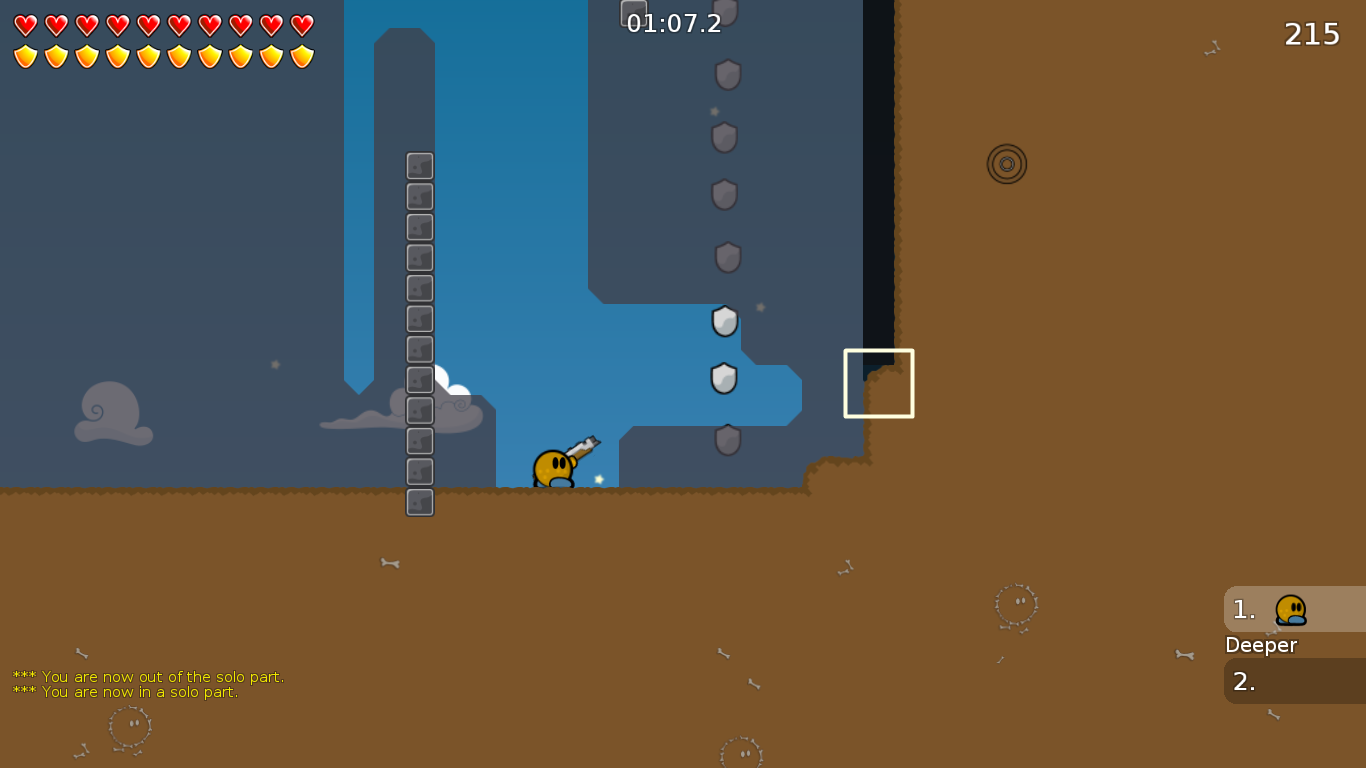Click the topmost stone block of the vertical column
This screenshot has height=768, width=1366.
(x=419, y=166)
